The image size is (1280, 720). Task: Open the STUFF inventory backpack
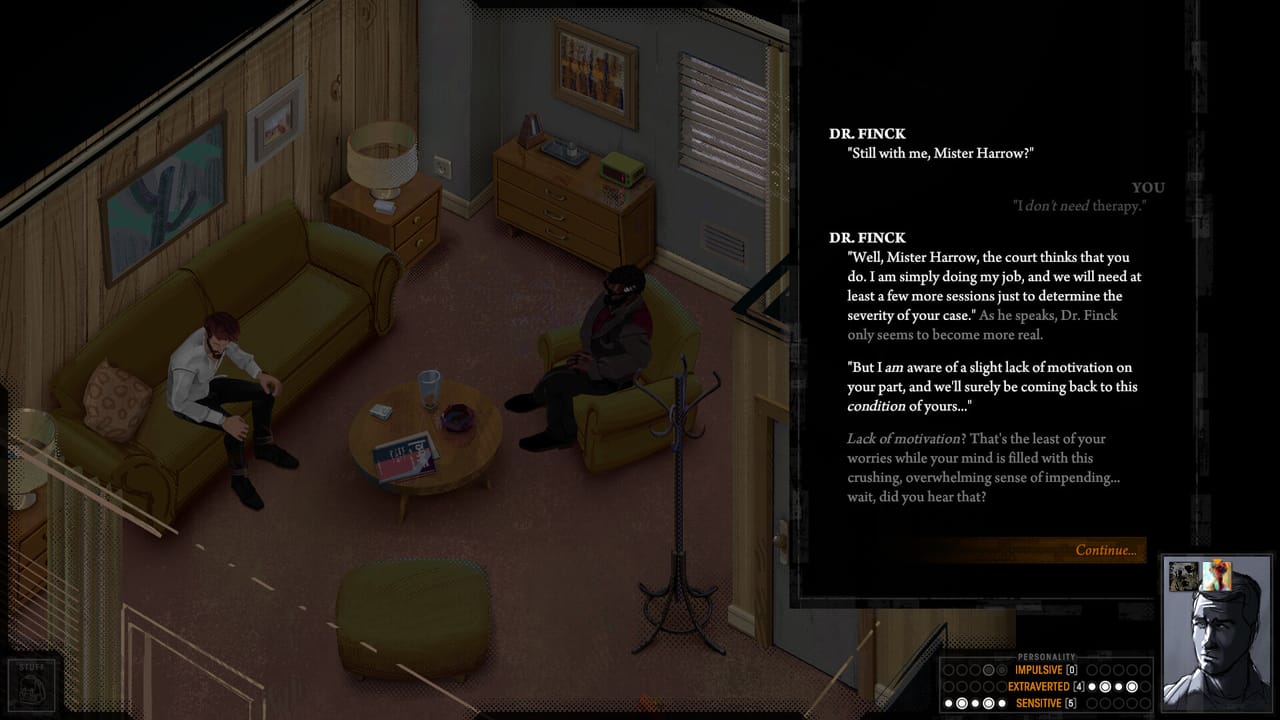[x=30, y=690]
